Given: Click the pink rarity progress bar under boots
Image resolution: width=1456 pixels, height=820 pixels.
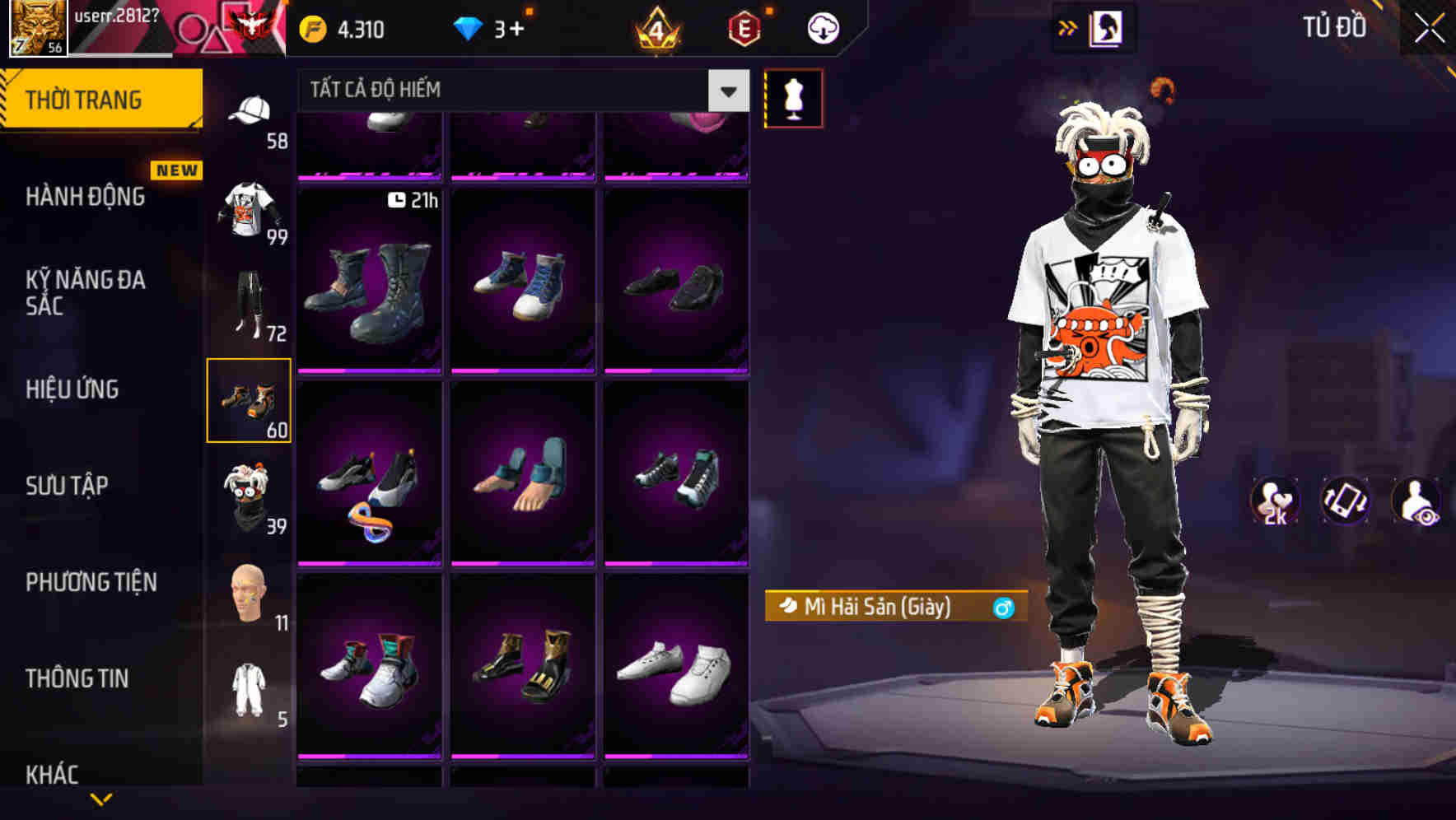Looking at the screenshot, I should point(370,372).
